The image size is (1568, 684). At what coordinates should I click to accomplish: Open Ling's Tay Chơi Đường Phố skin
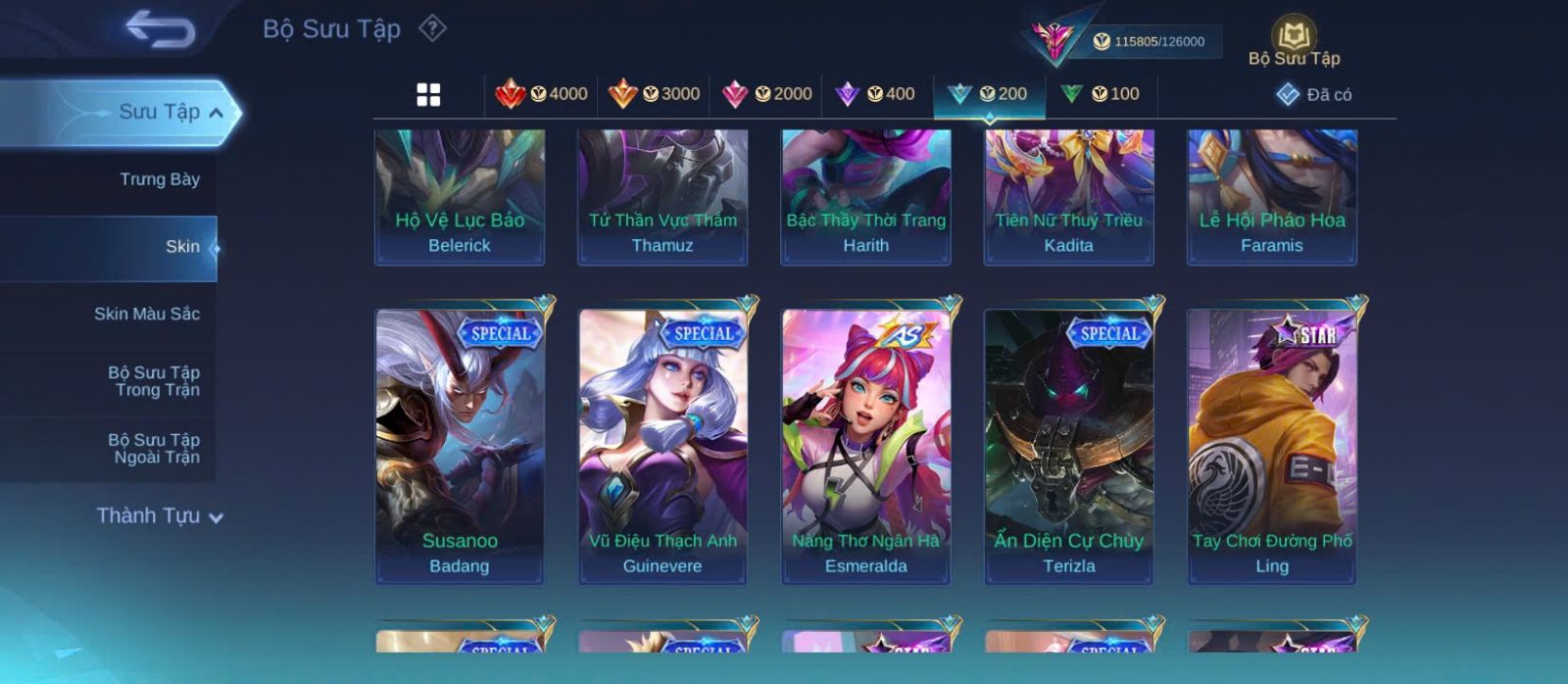coord(1272,446)
